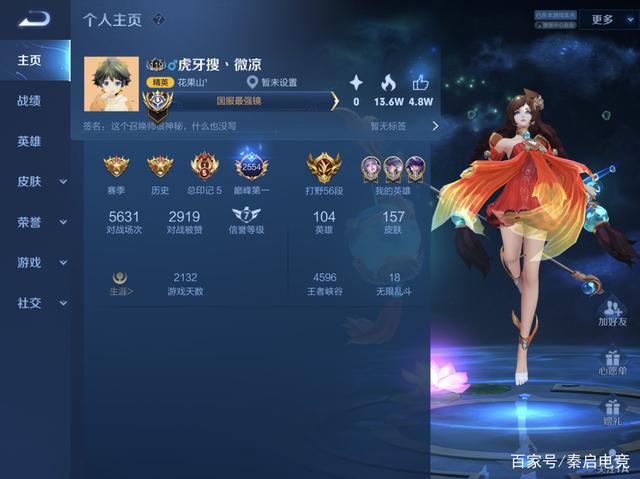The width and height of the screenshot is (640, 479).
Task: Open the 心愿单 wishlist button
Action: 612,360
